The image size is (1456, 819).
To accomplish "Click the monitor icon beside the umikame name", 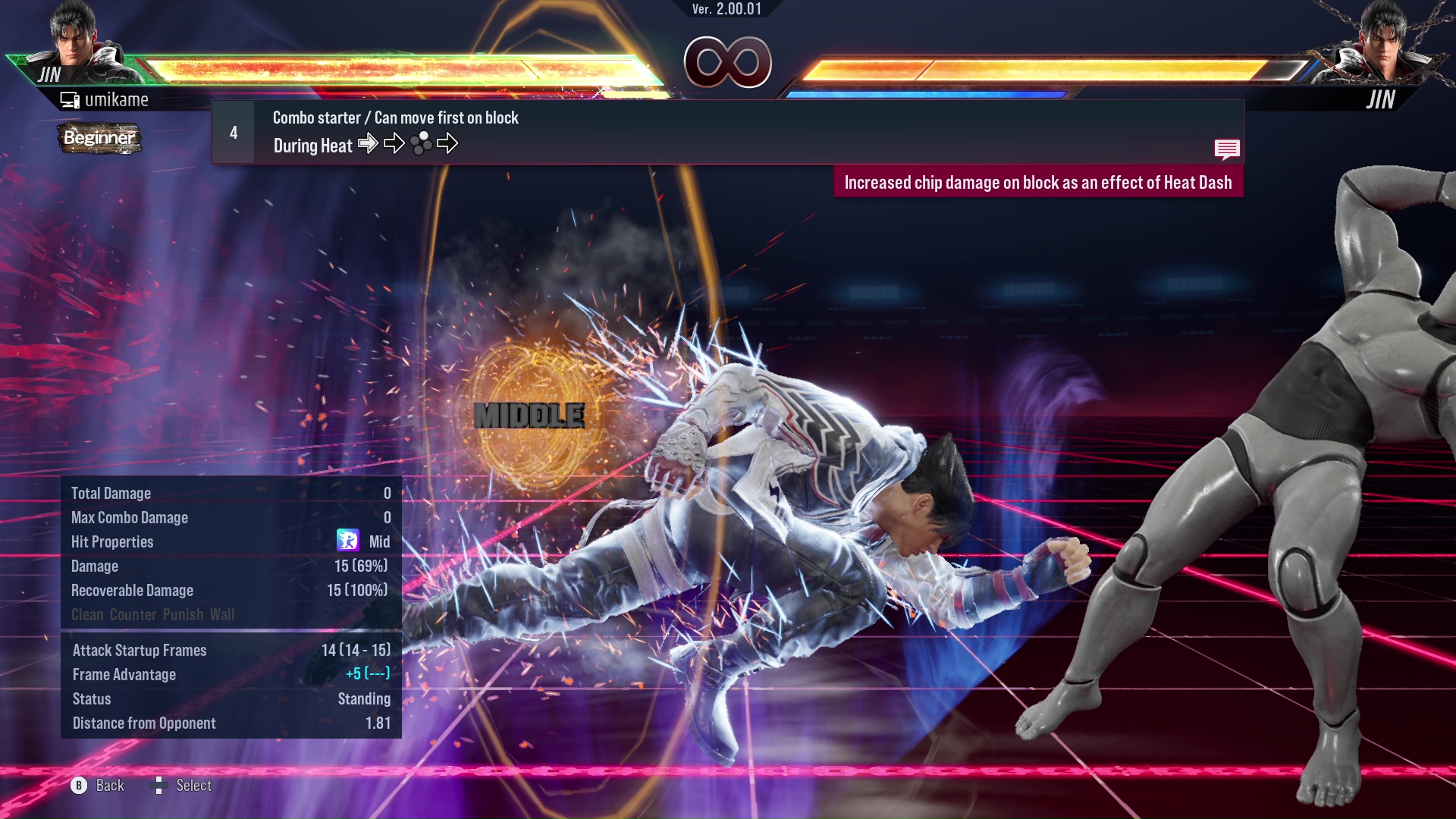I will coord(71,99).
